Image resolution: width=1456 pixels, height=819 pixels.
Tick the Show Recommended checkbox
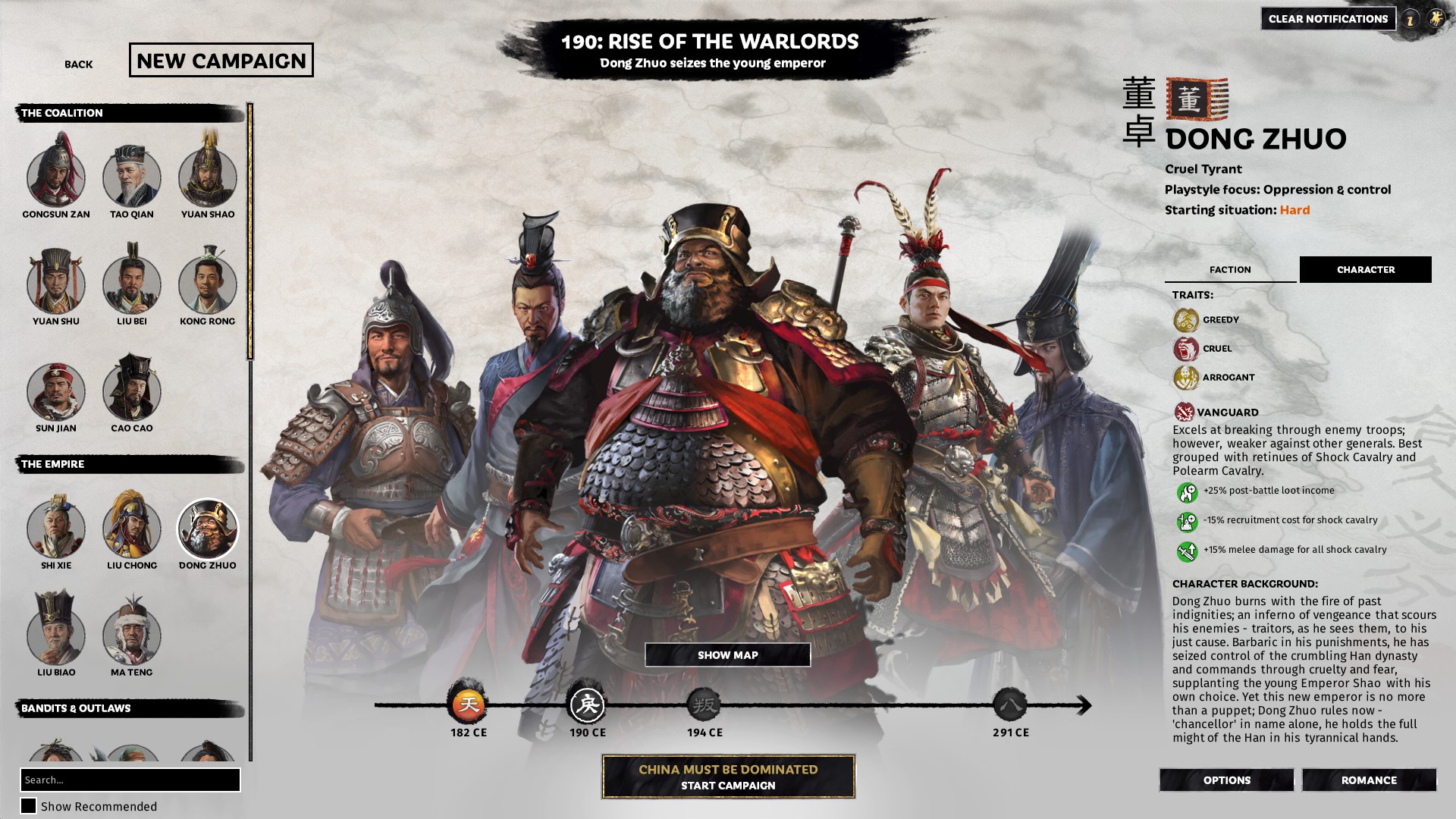point(28,806)
